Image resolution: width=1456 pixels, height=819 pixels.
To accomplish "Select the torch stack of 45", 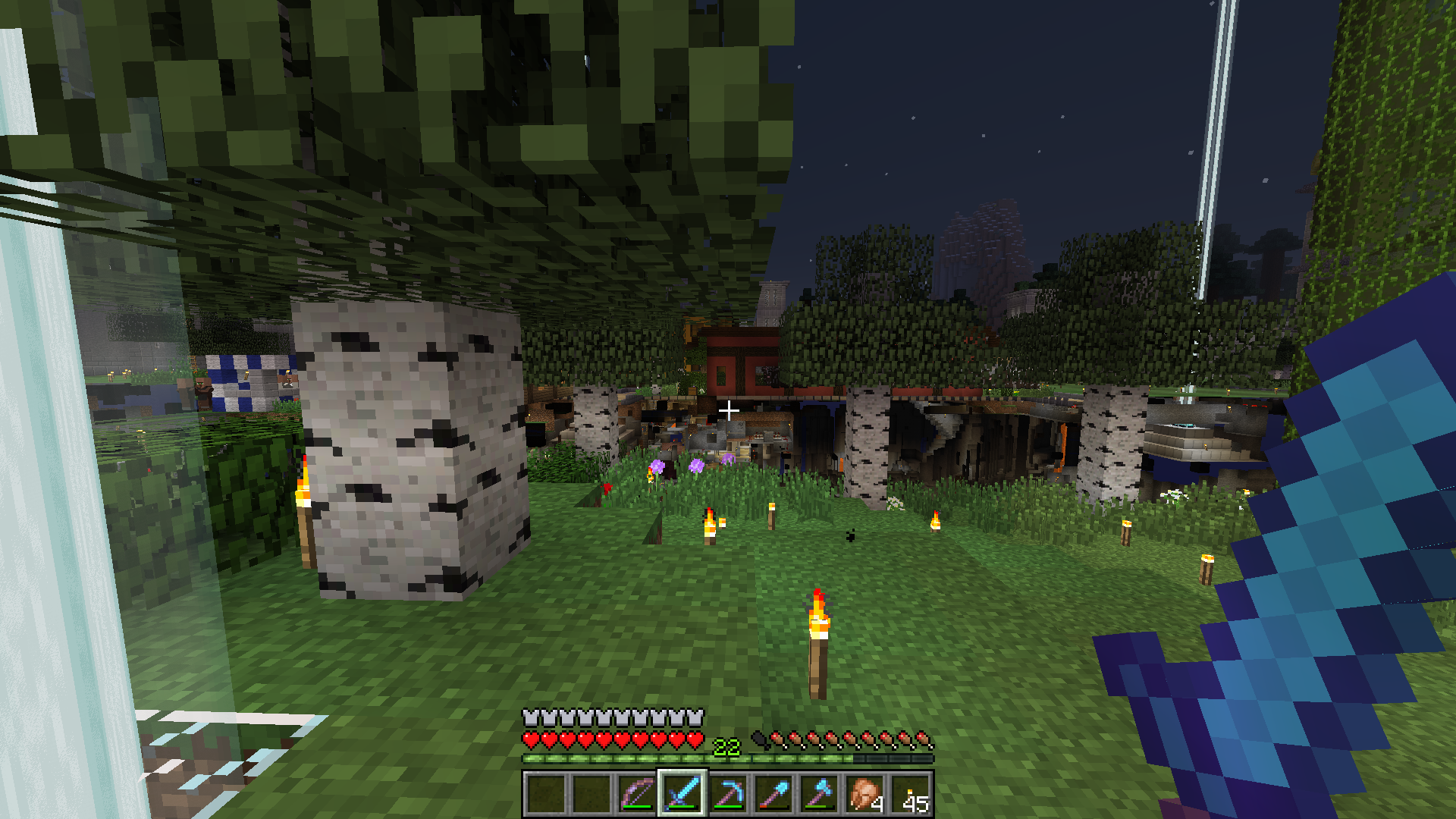I will point(911,794).
